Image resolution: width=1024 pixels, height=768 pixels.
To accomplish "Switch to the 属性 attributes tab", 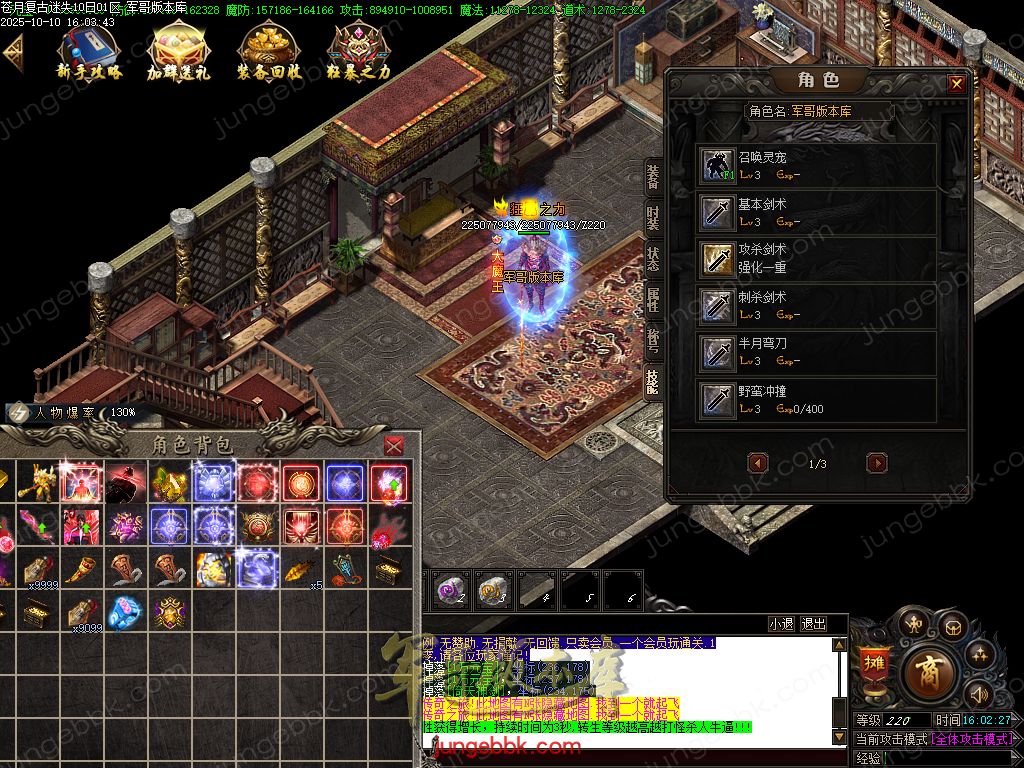I will point(653,298).
